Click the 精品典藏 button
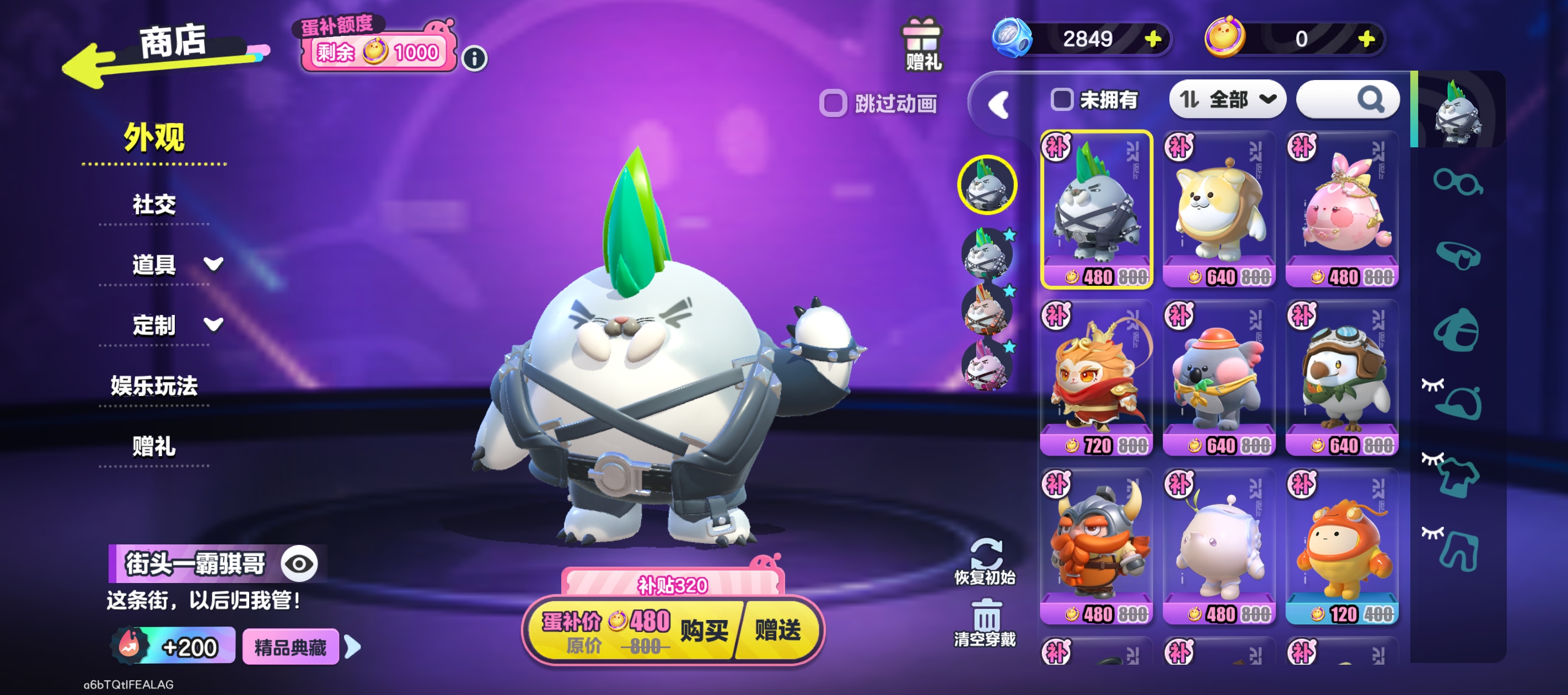The height and width of the screenshot is (695, 1568). (x=291, y=648)
